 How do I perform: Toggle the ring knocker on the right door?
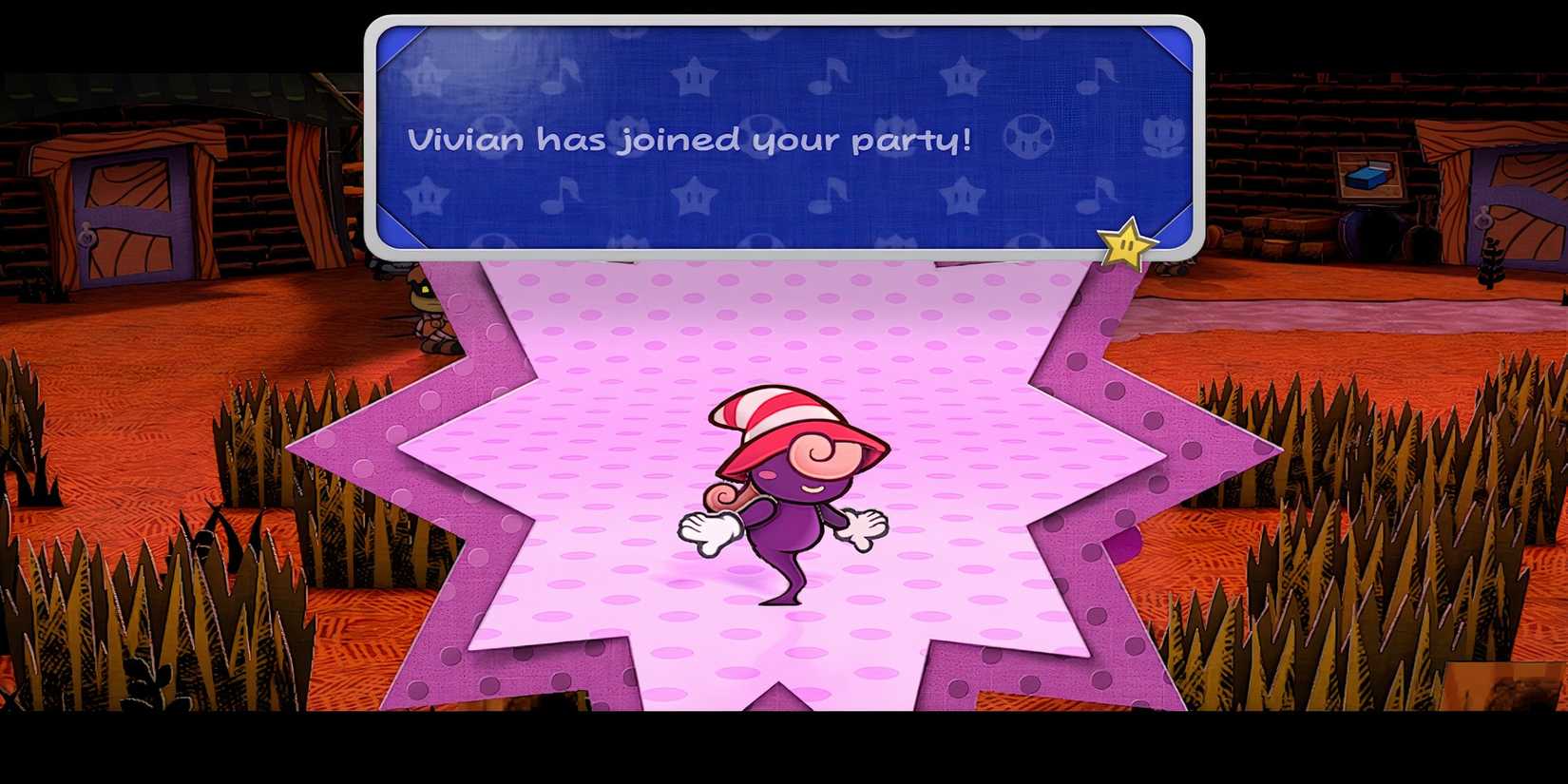click(x=1483, y=217)
